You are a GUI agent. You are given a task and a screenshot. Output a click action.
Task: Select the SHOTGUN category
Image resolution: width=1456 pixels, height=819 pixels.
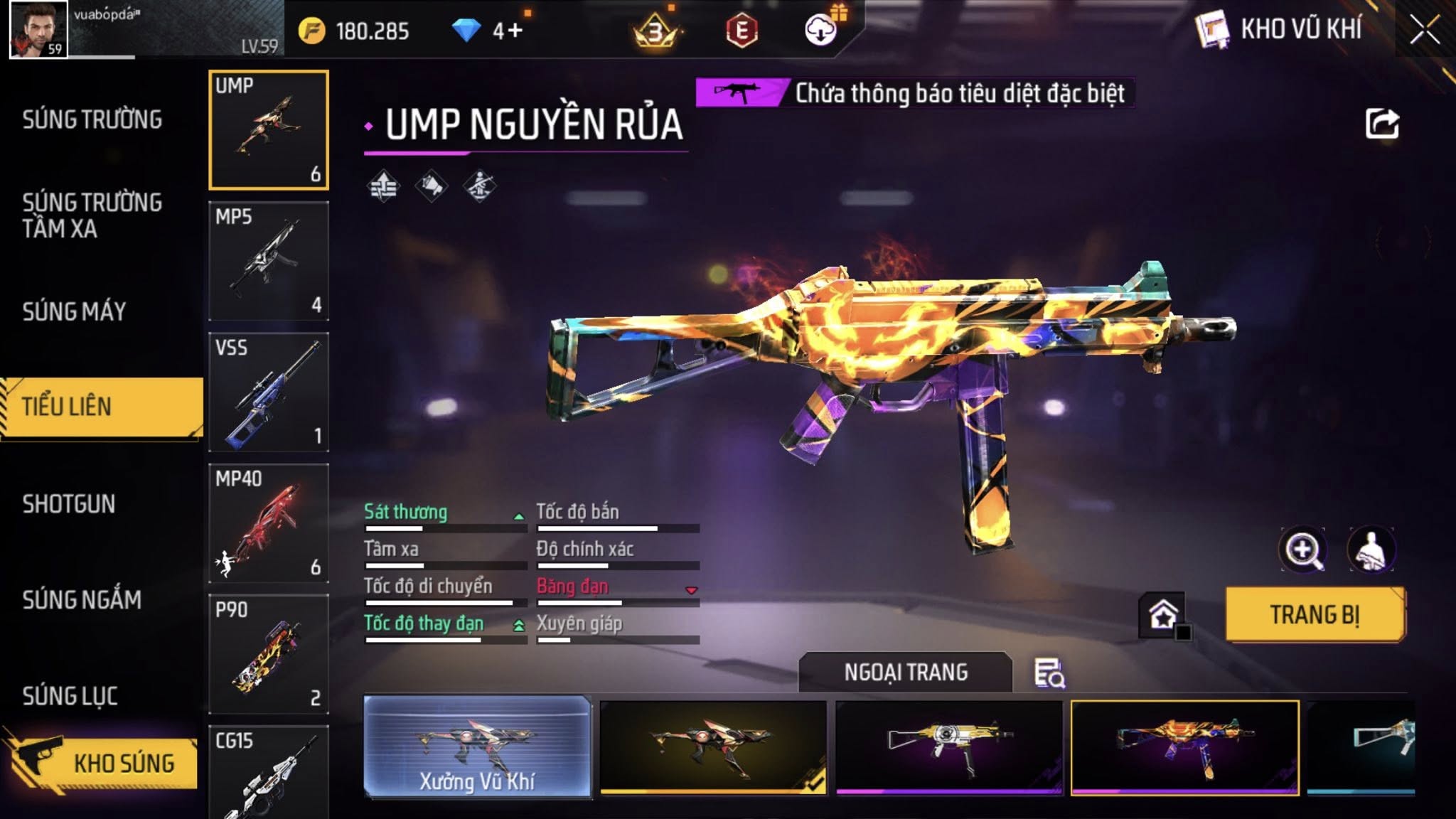pos(68,504)
